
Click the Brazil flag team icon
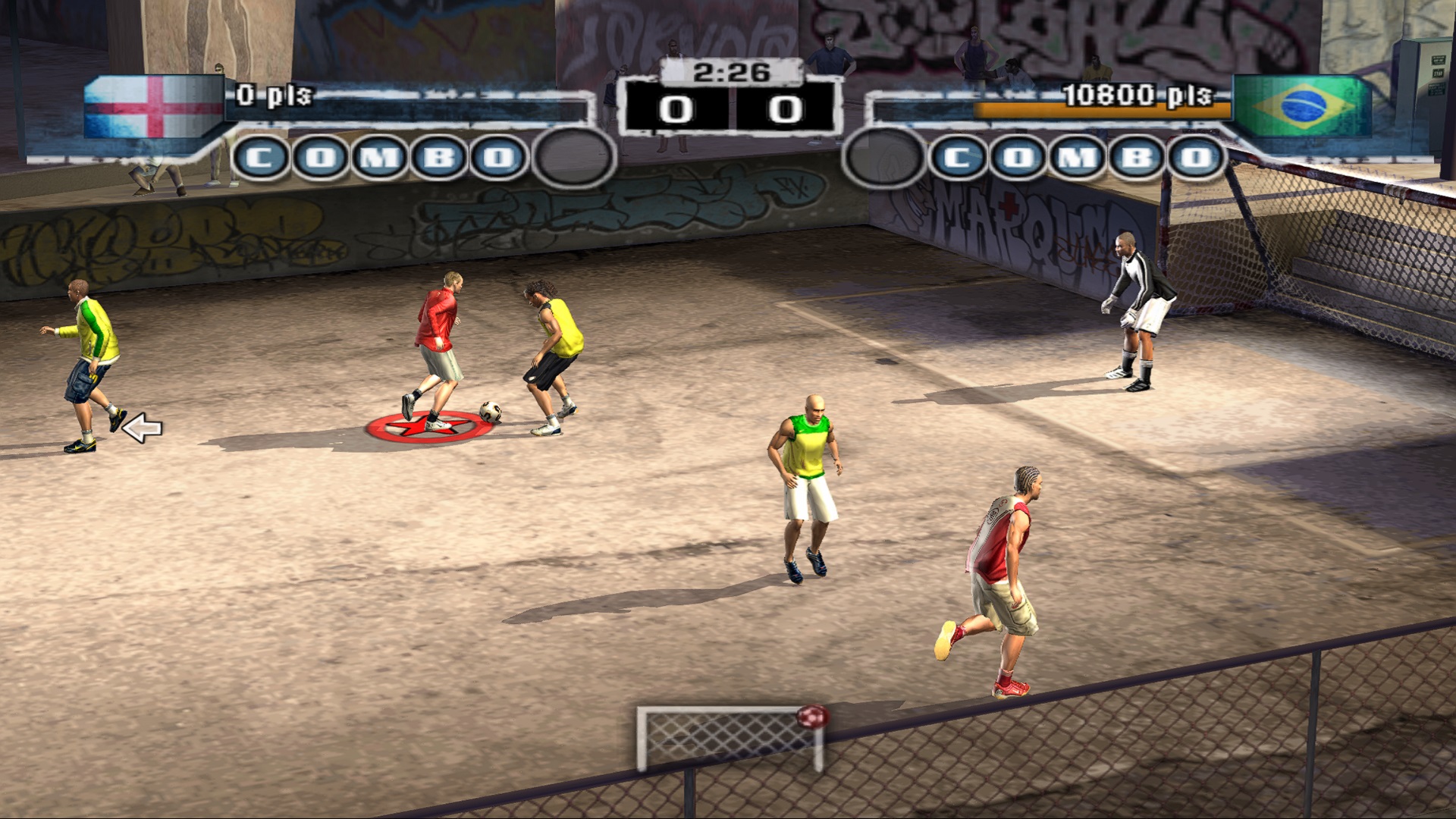1303,105
